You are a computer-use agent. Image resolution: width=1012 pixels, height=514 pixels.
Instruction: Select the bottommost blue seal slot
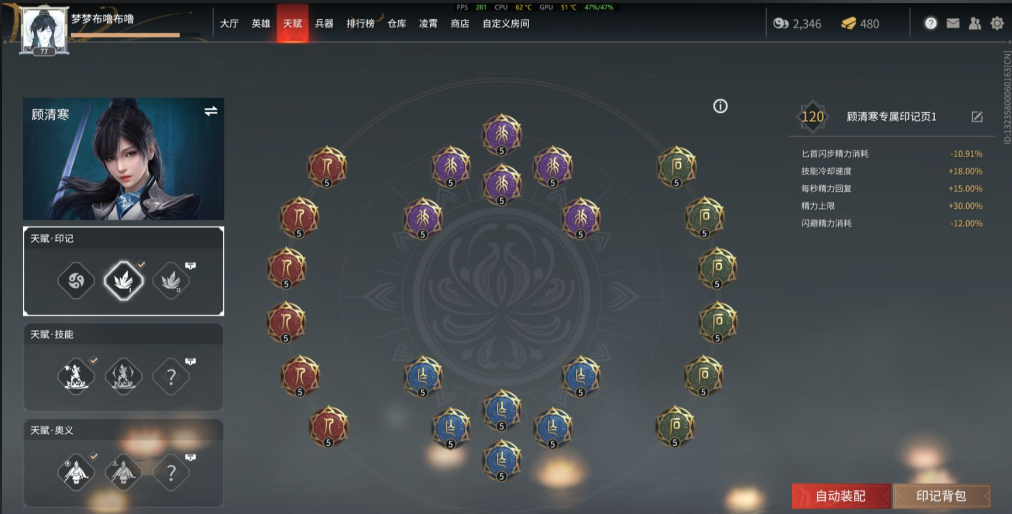pos(501,459)
